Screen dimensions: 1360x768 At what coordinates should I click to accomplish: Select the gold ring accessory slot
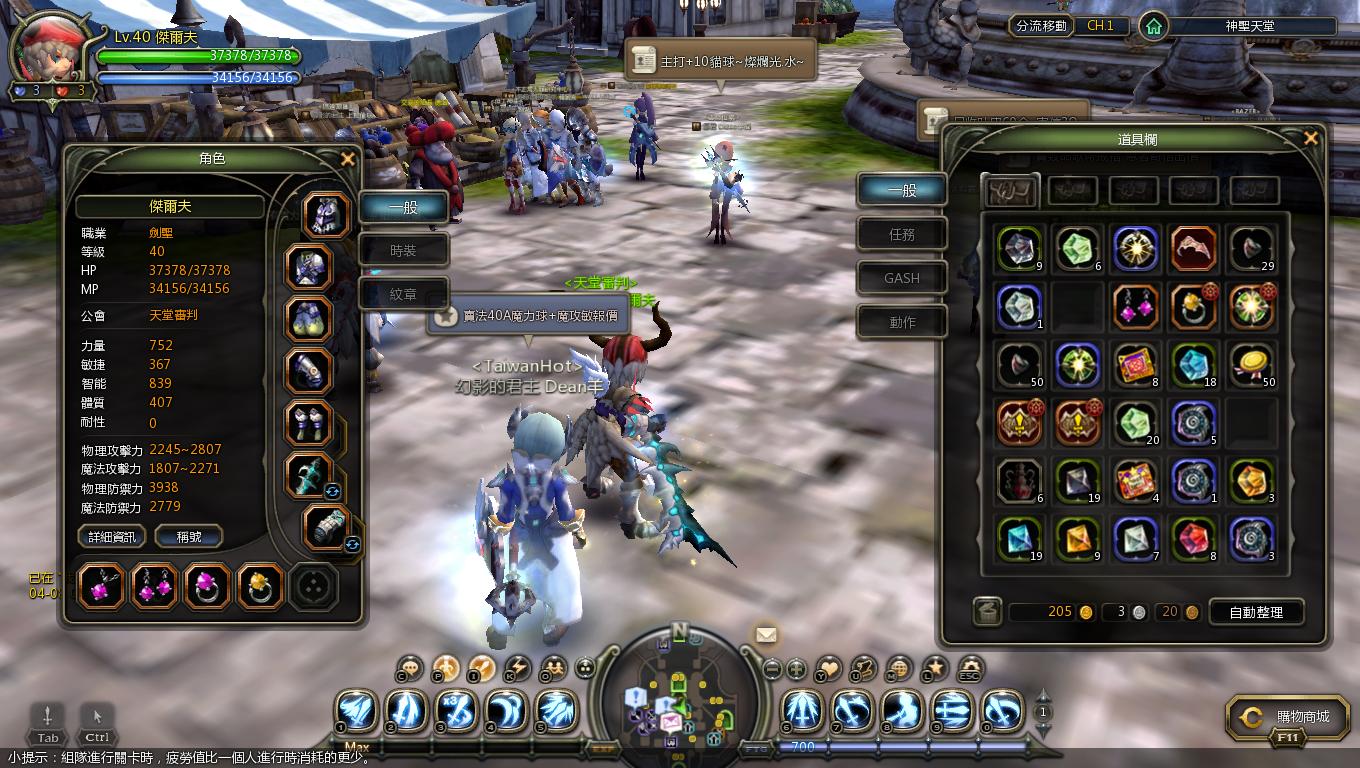tap(260, 586)
